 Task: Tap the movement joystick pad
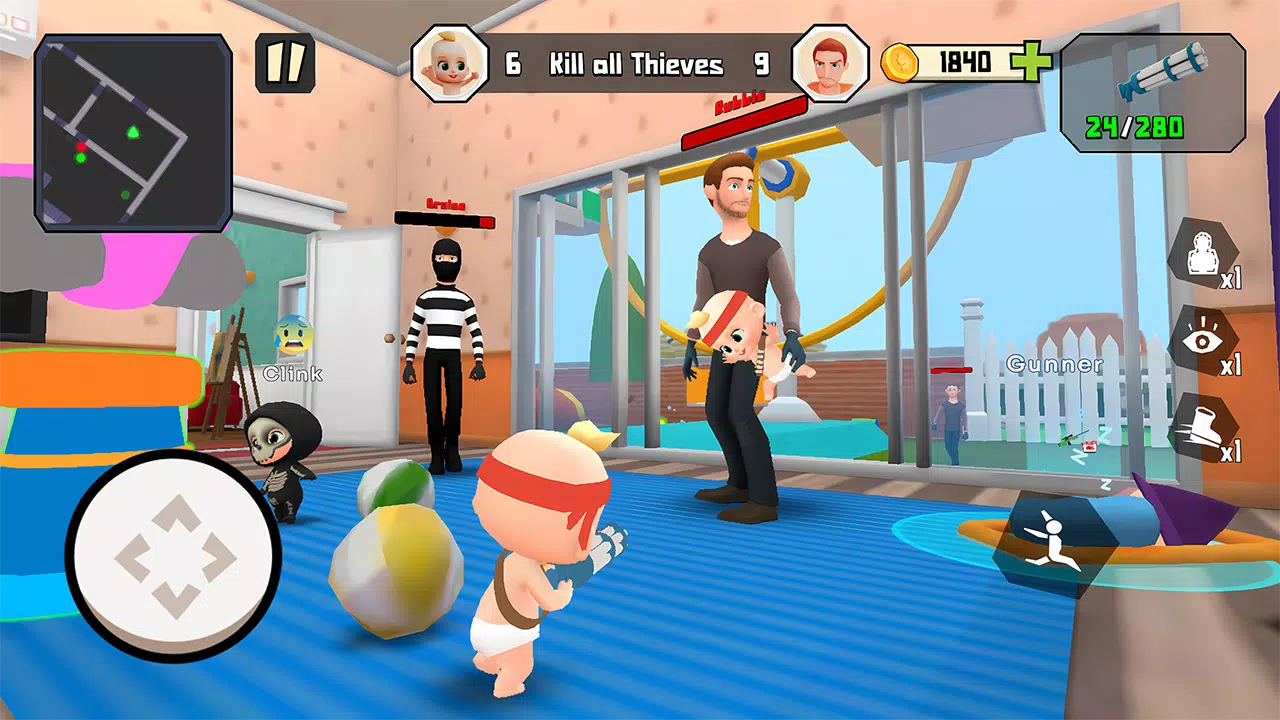[173, 555]
